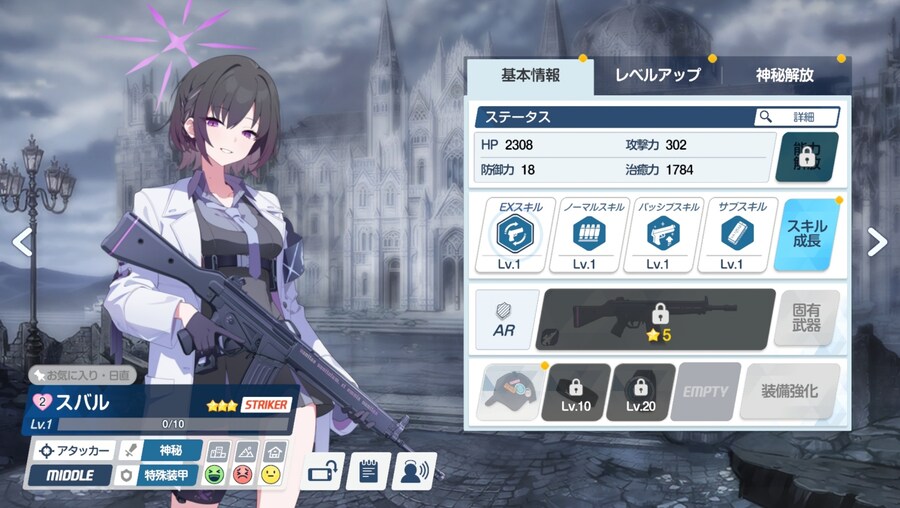
Task: Show 詳細 status details
Action: point(796,117)
